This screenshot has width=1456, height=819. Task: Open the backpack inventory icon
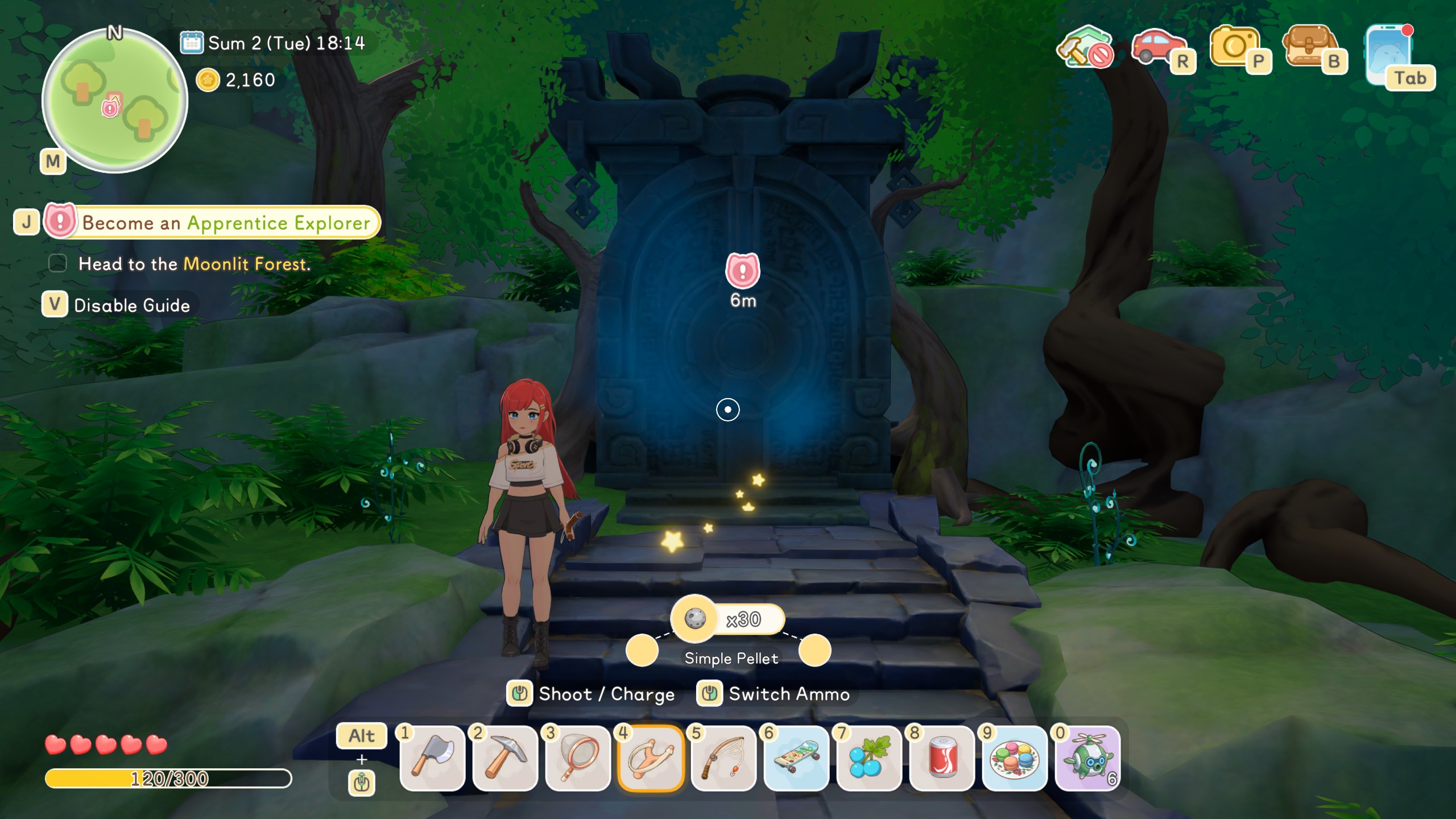(1309, 48)
